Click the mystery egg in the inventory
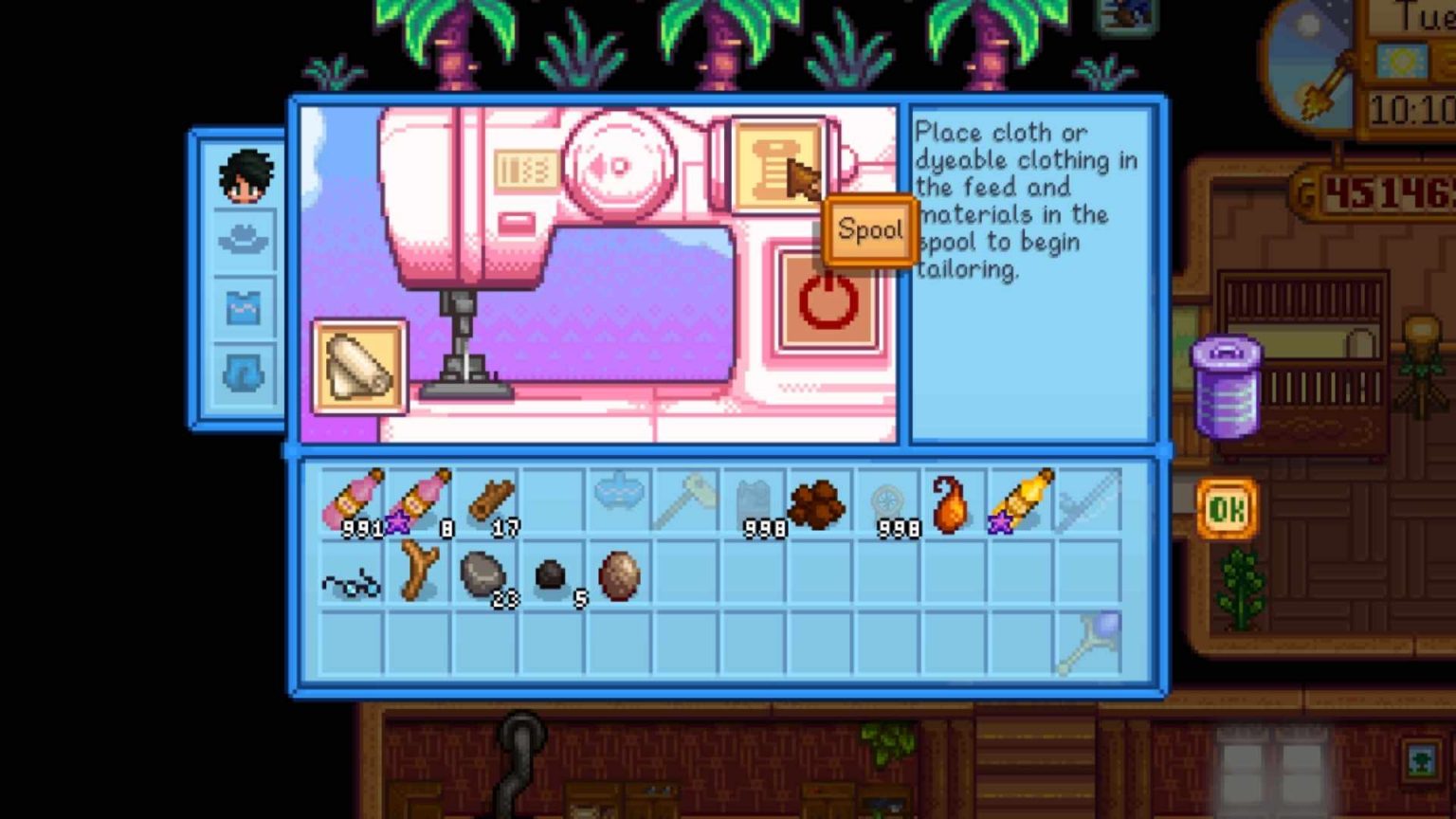Image resolution: width=1456 pixels, height=819 pixels. click(x=619, y=573)
